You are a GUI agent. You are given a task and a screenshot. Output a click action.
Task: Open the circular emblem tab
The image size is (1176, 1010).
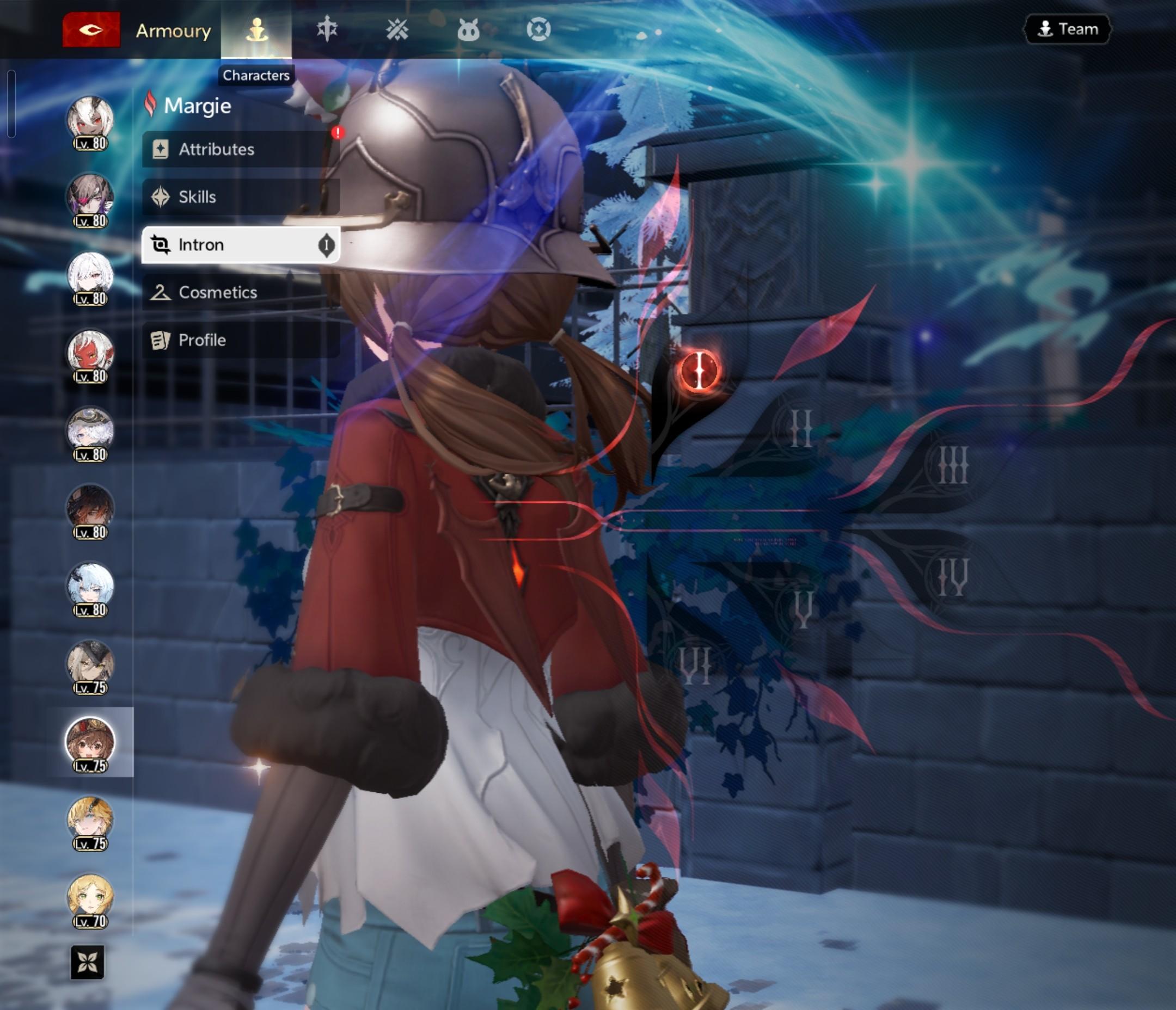pyautogui.click(x=538, y=29)
